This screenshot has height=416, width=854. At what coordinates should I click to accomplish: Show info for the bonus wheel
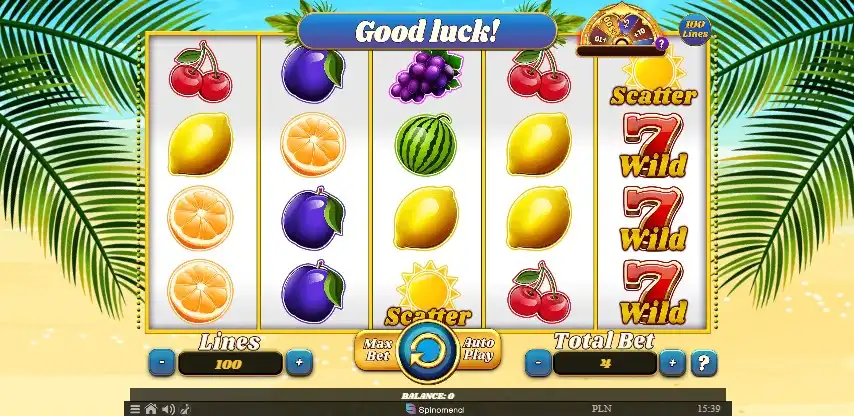coord(661,45)
